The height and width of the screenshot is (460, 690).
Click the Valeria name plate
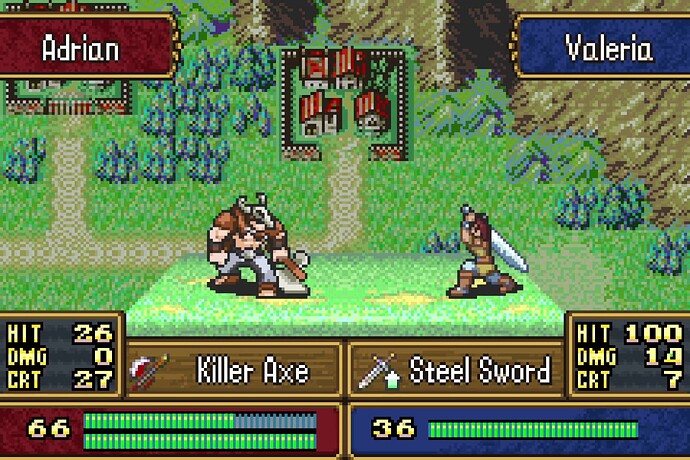pyautogui.click(x=606, y=48)
